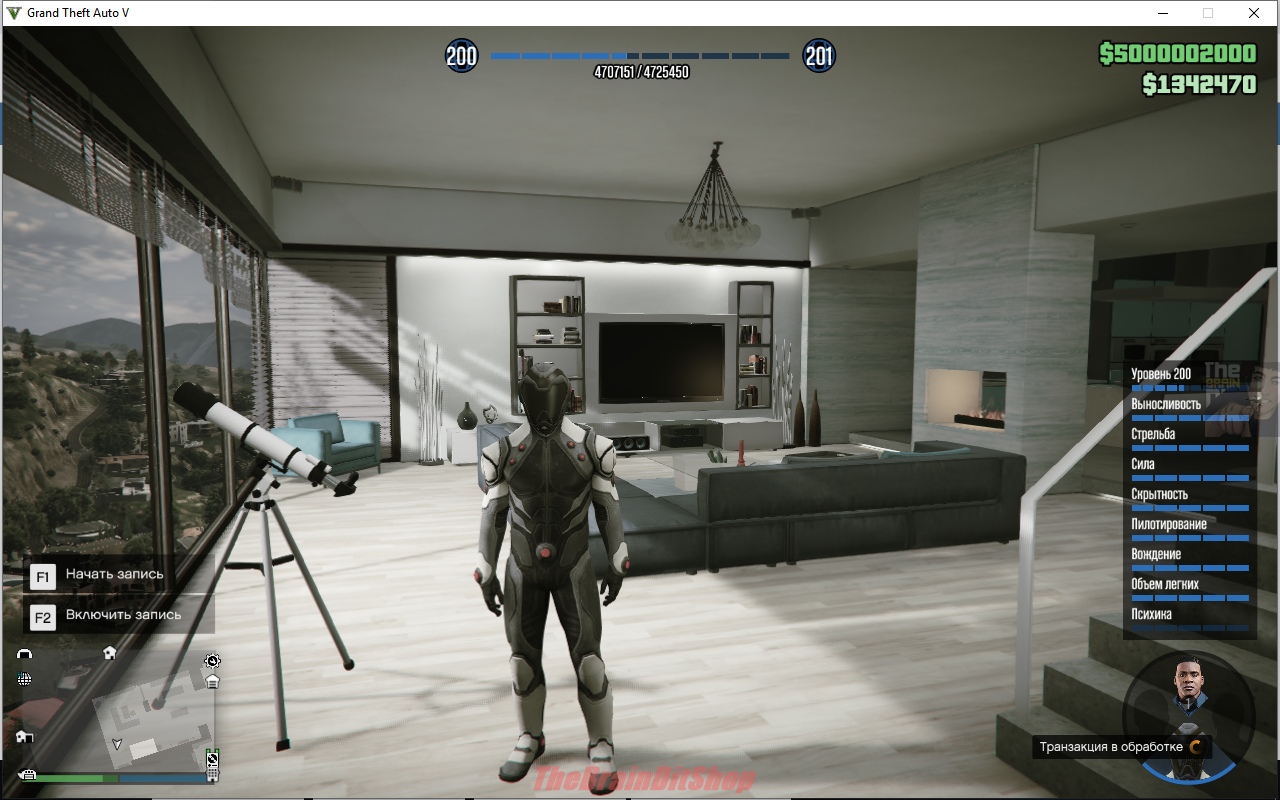
Task: Select the handheld remote device blip
Action: pyautogui.click(x=212, y=766)
